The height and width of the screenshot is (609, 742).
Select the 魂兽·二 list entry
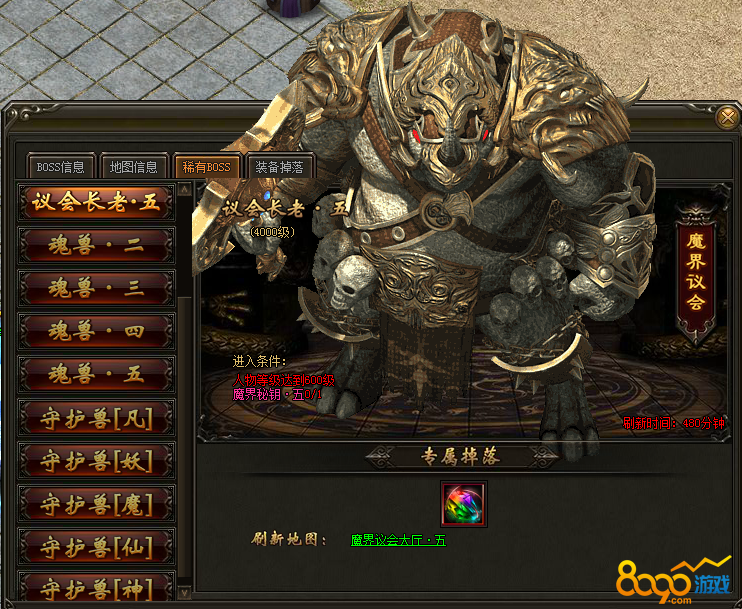(96, 245)
